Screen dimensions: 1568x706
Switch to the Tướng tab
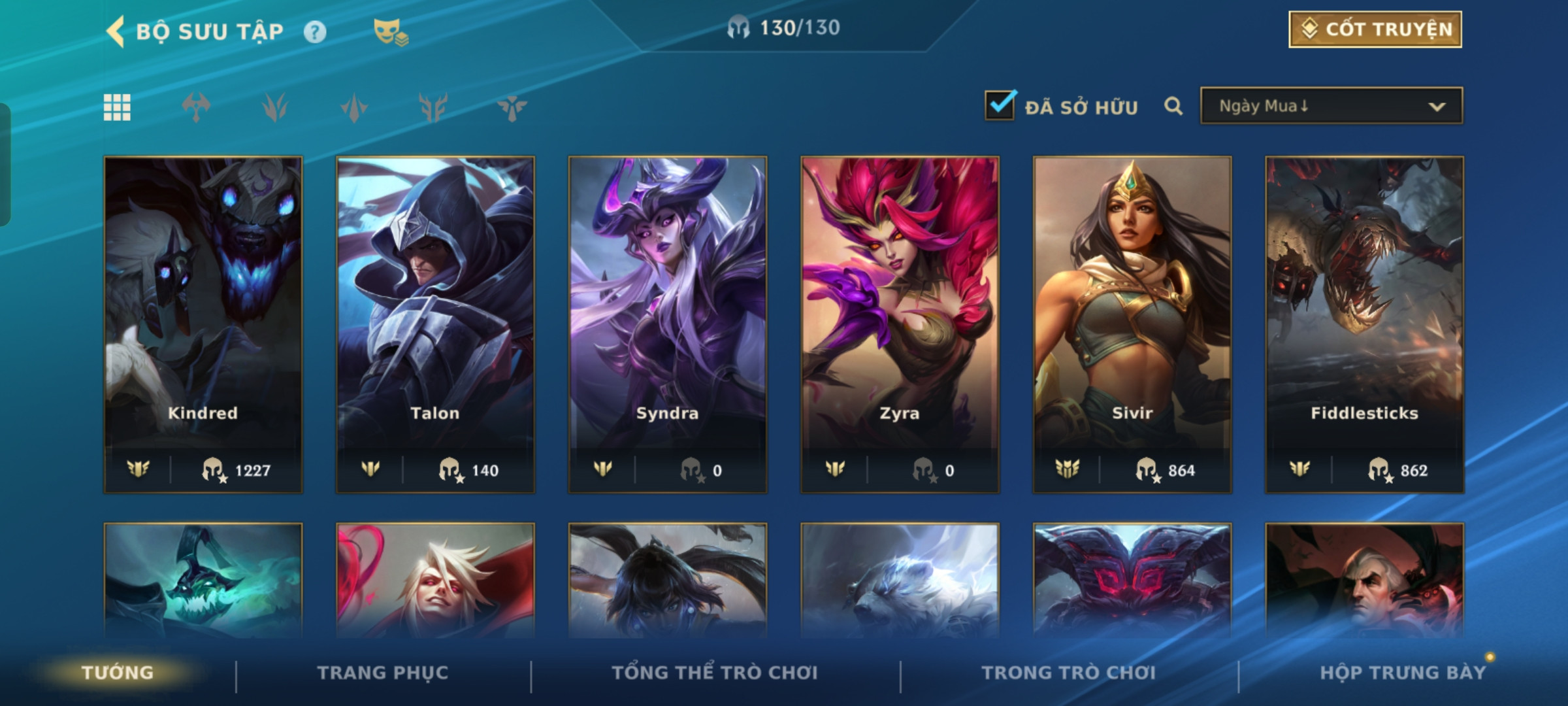[118, 673]
